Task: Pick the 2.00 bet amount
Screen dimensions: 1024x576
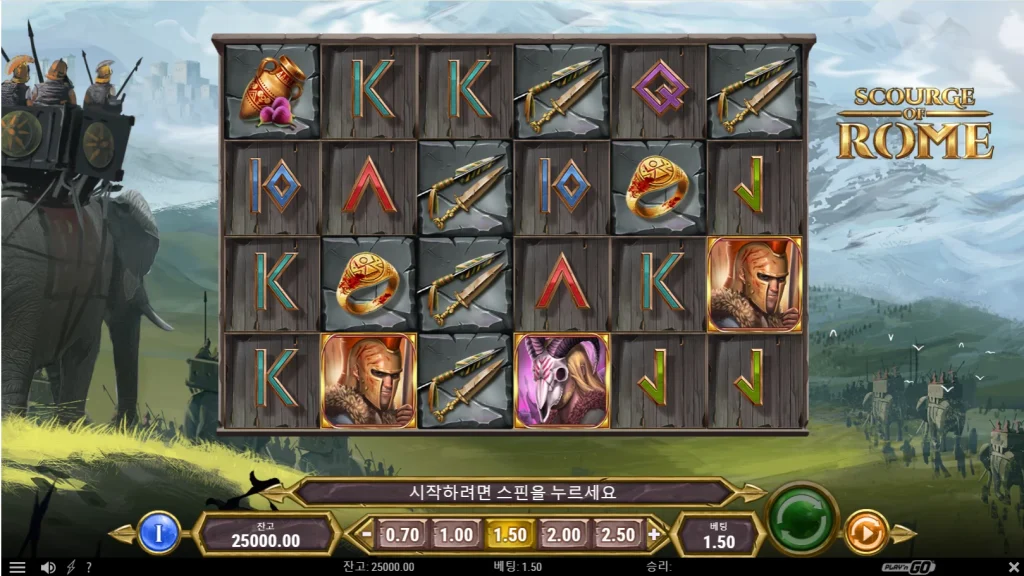Action: 564,534
